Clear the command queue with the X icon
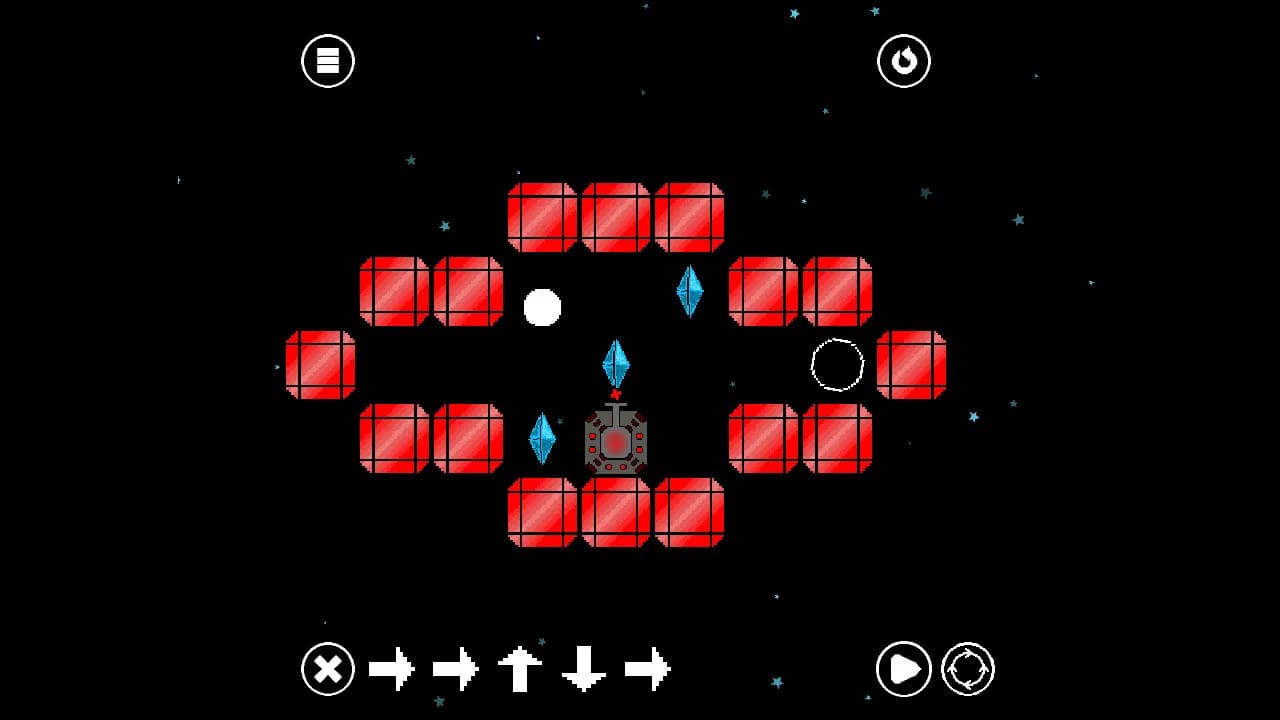 click(327, 668)
